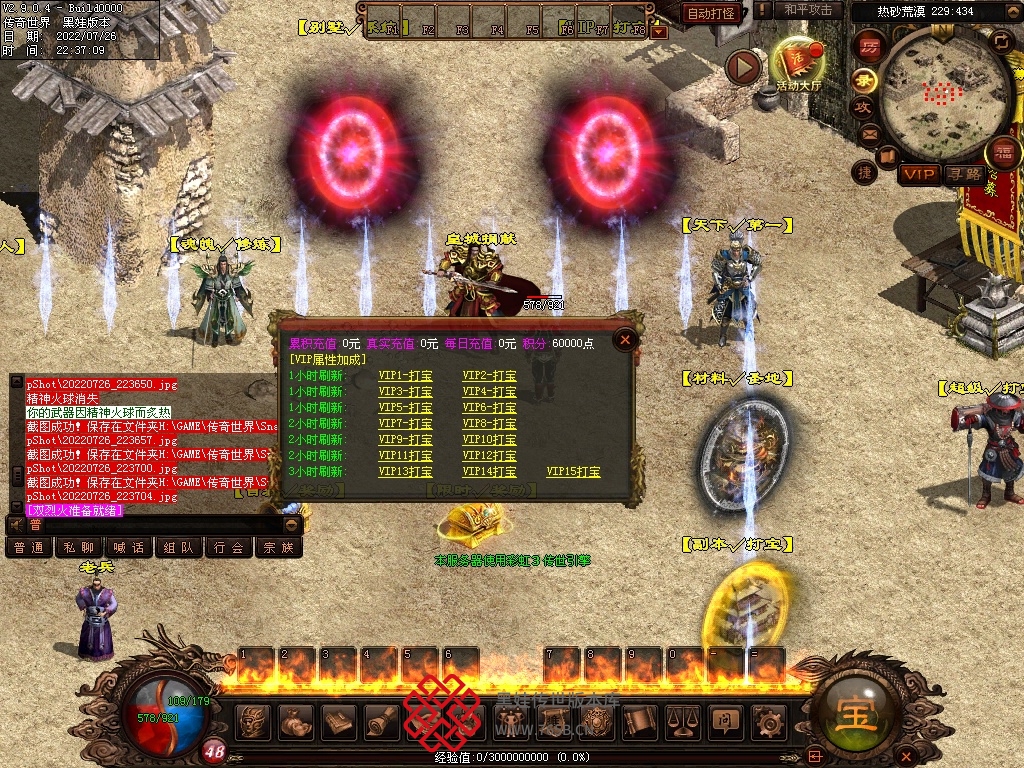Open the 活动大厅 activity hall icon
Screen dimensions: 1024x768
coord(797,64)
